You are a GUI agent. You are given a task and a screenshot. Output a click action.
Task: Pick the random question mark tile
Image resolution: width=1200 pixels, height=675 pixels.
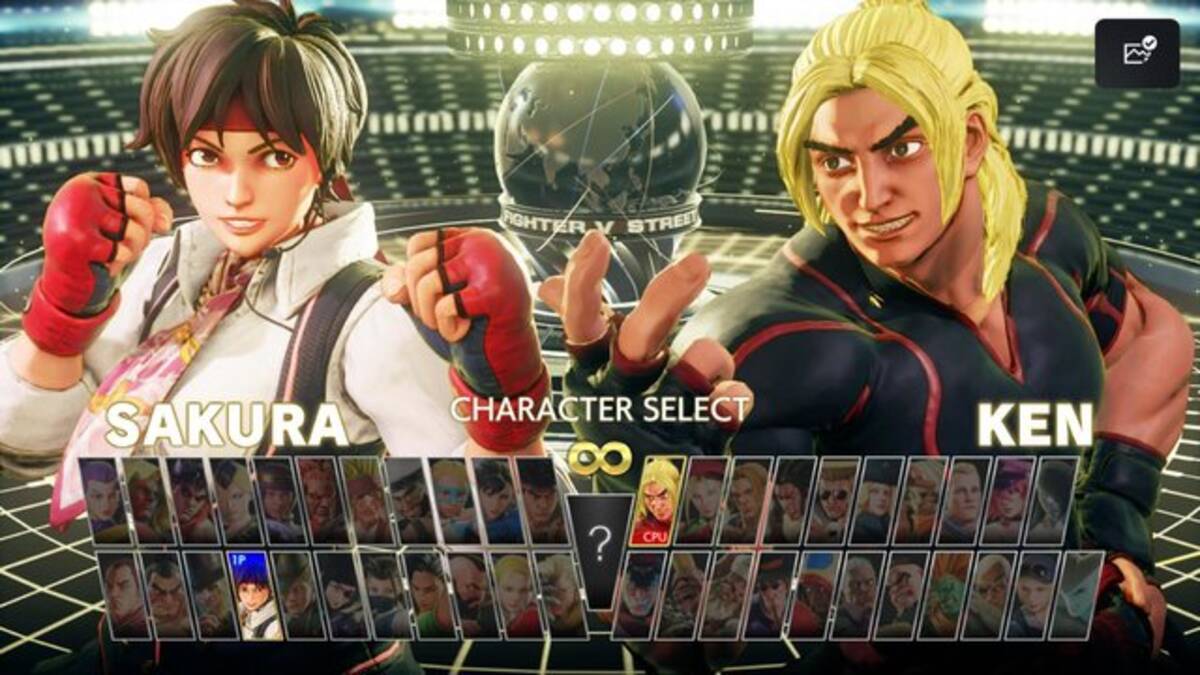point(599,547)
